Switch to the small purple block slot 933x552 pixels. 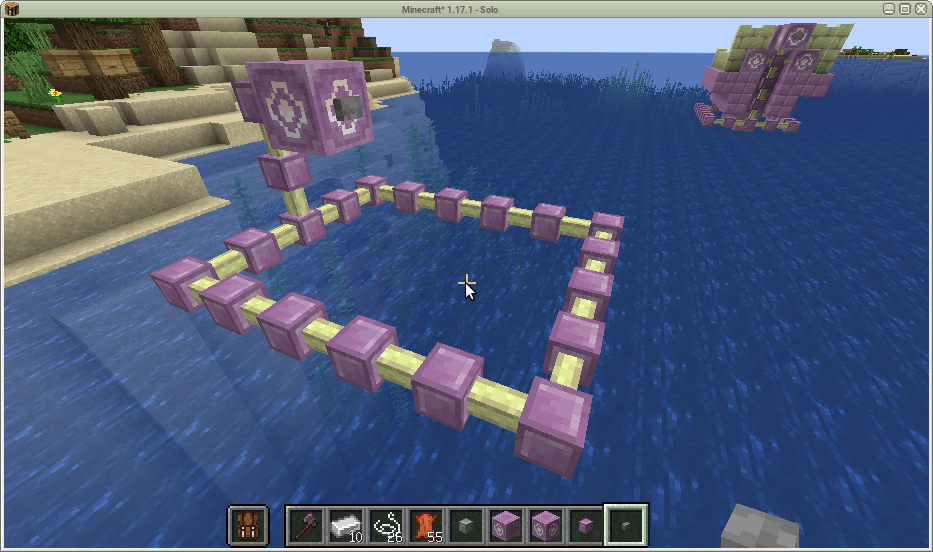pos(586,524)
